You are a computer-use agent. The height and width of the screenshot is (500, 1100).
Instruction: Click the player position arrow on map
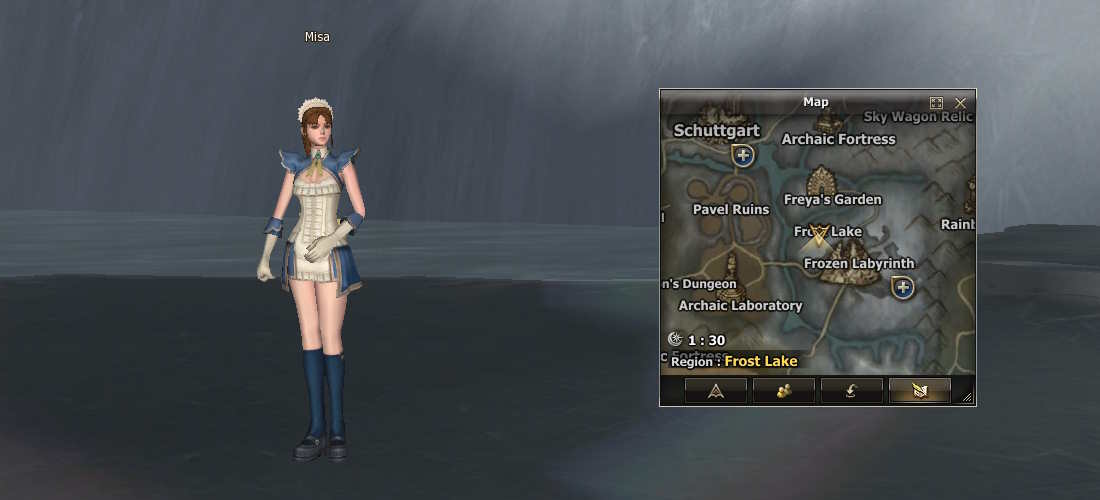click(x=820, y=236)
